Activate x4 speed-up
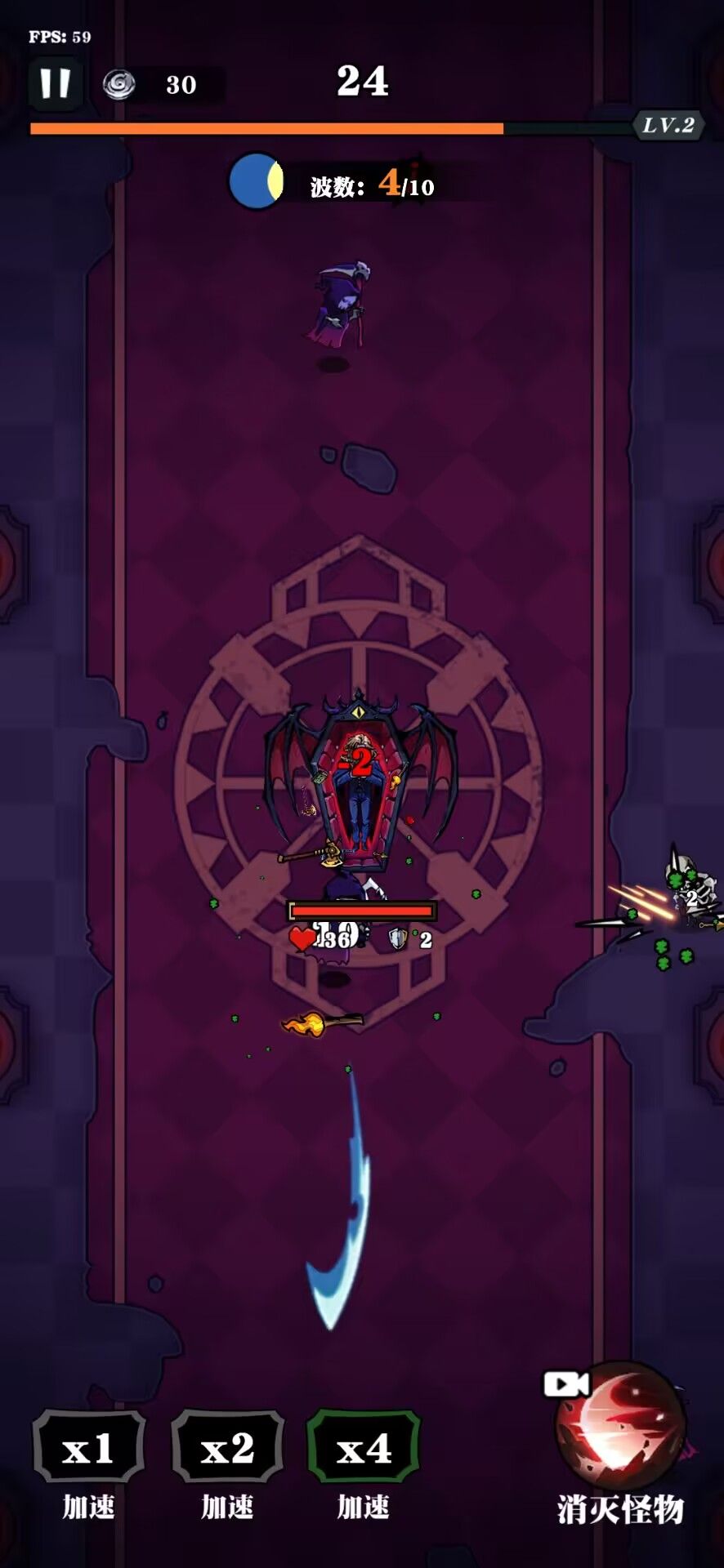The height and width of the screenshot is (1568, 724). (364, 1449)
